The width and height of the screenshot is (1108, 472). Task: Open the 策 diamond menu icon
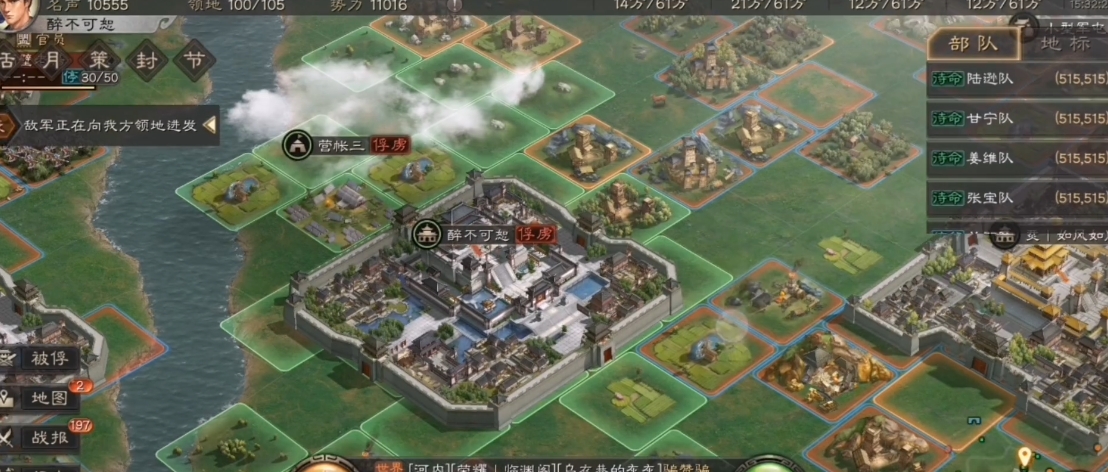(x=98, y=60)
